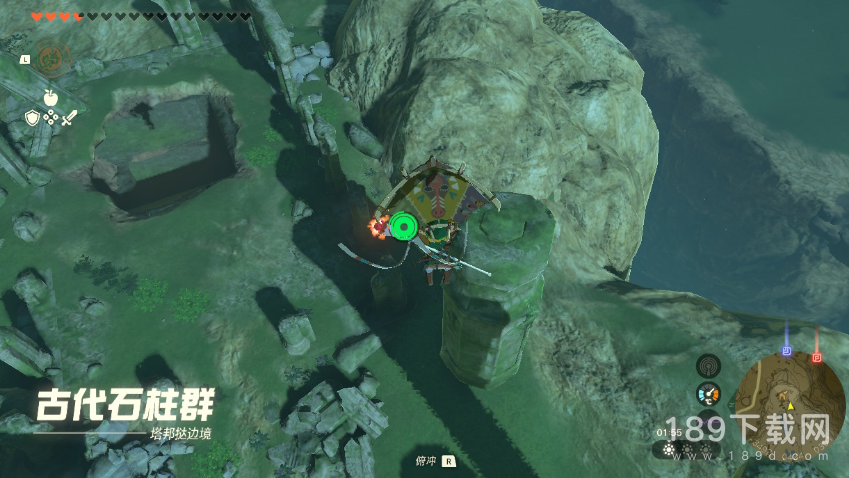Check the temperature gauge icon

click(708, 394)
